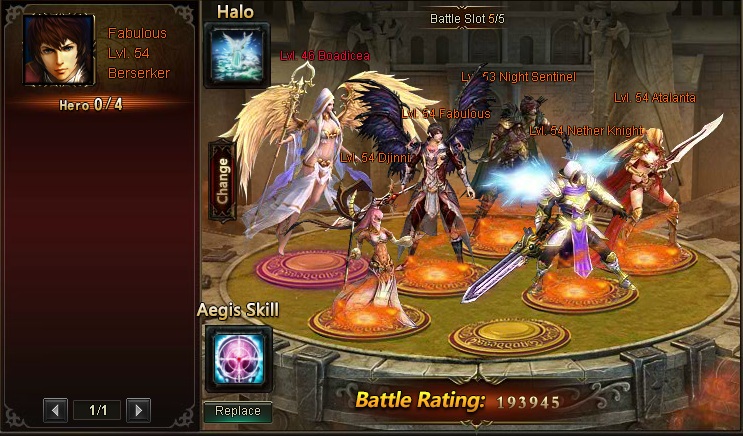
Task: Replace the Aegis Skill
Action: click(x=237, y=411)
